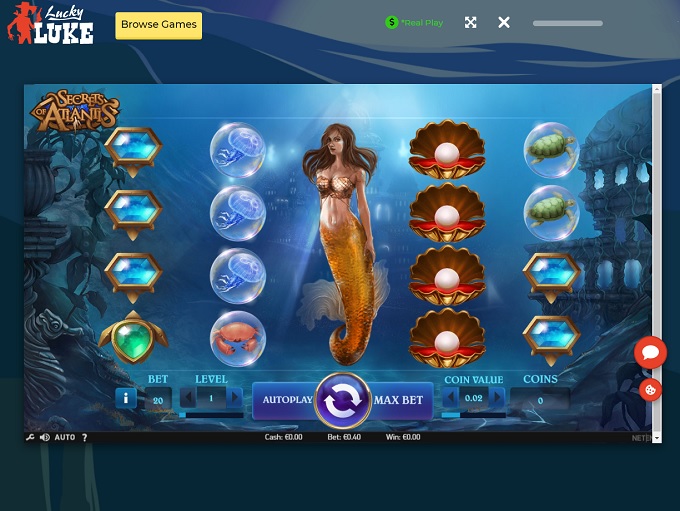
Task: Open the live chat bubble
Action: click(x=650, y=352)
